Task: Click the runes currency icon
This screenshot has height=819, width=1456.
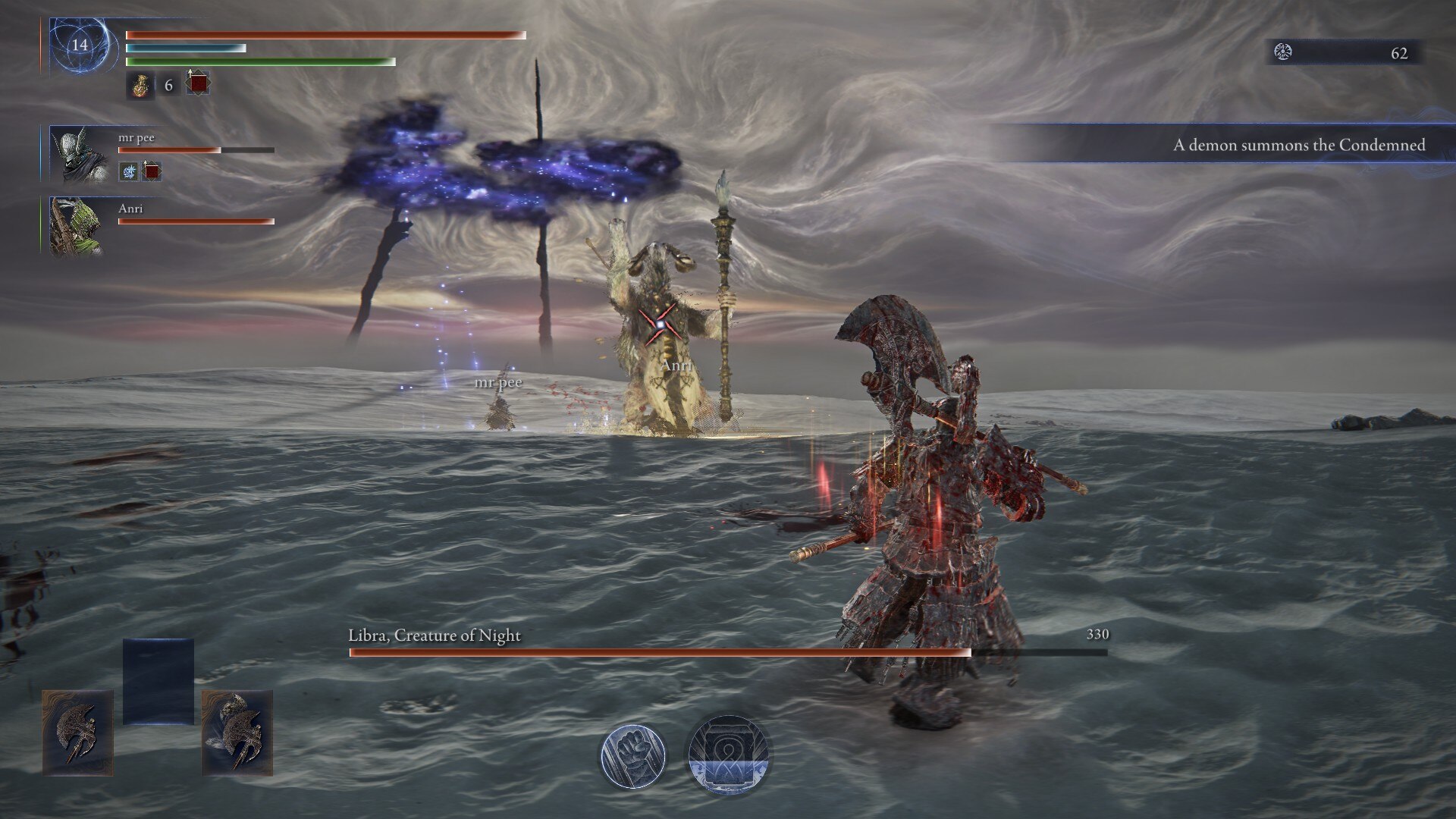Action: (x=1283, y=52)
